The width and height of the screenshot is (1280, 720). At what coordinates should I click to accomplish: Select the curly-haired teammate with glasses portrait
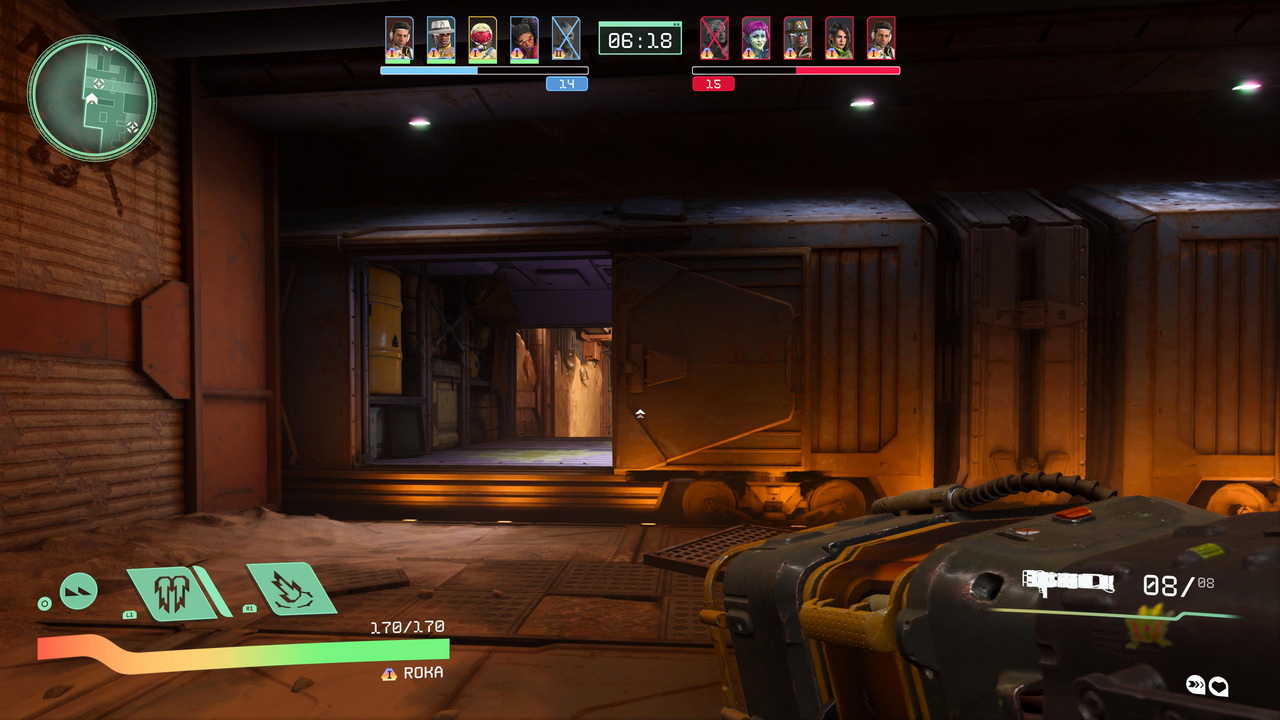[524, 40]
